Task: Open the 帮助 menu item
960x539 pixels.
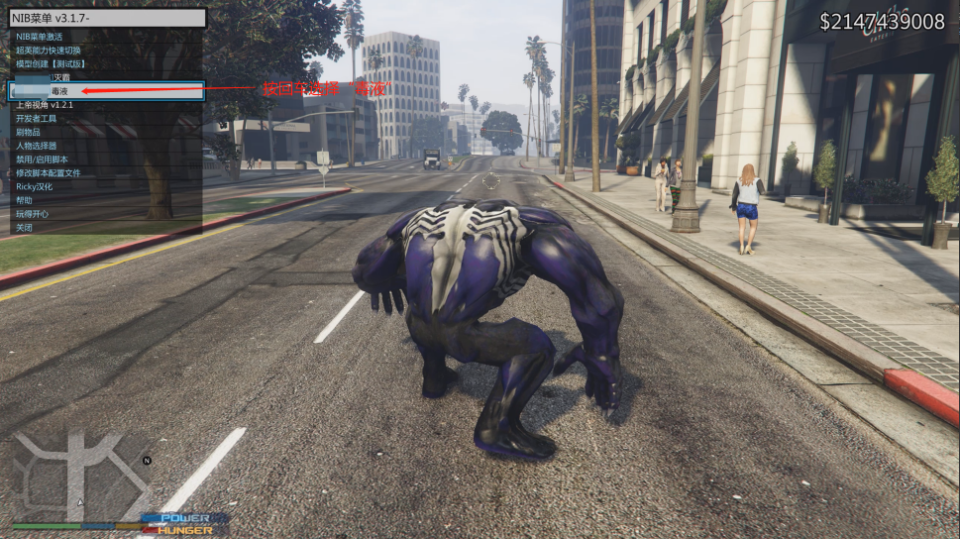Action: click(24, 200)
